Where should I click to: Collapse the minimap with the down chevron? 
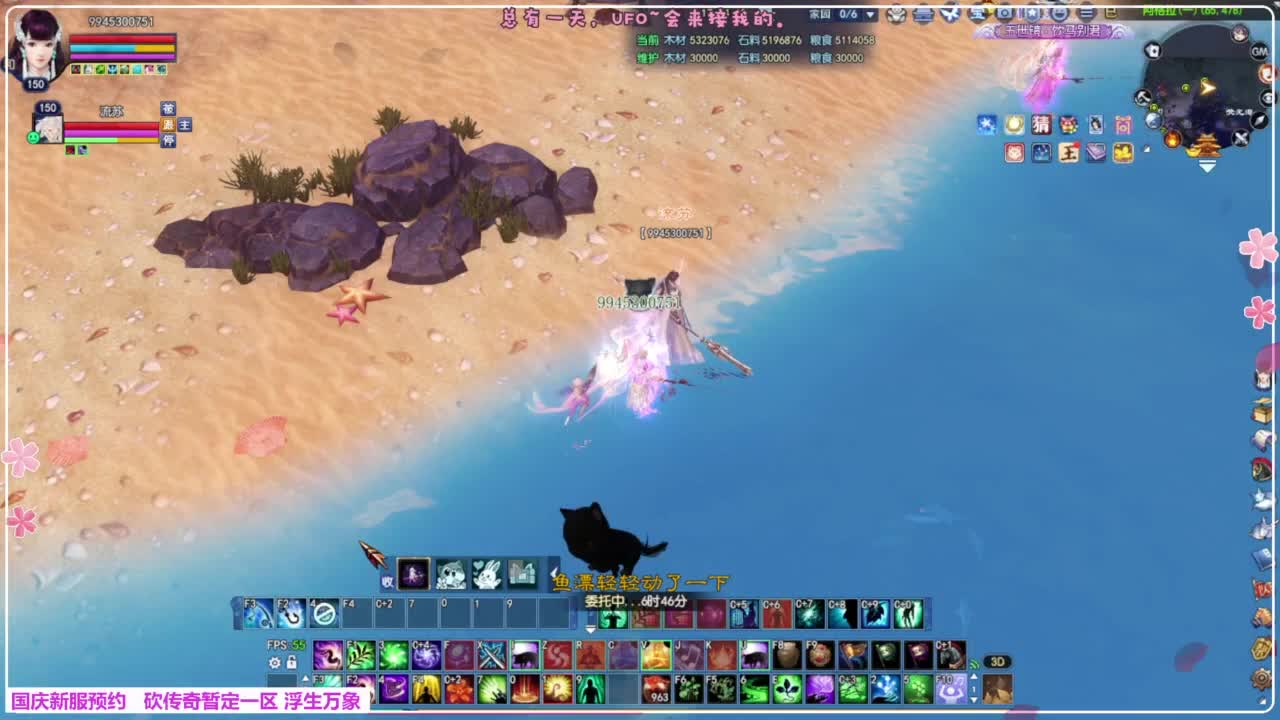1207,166
